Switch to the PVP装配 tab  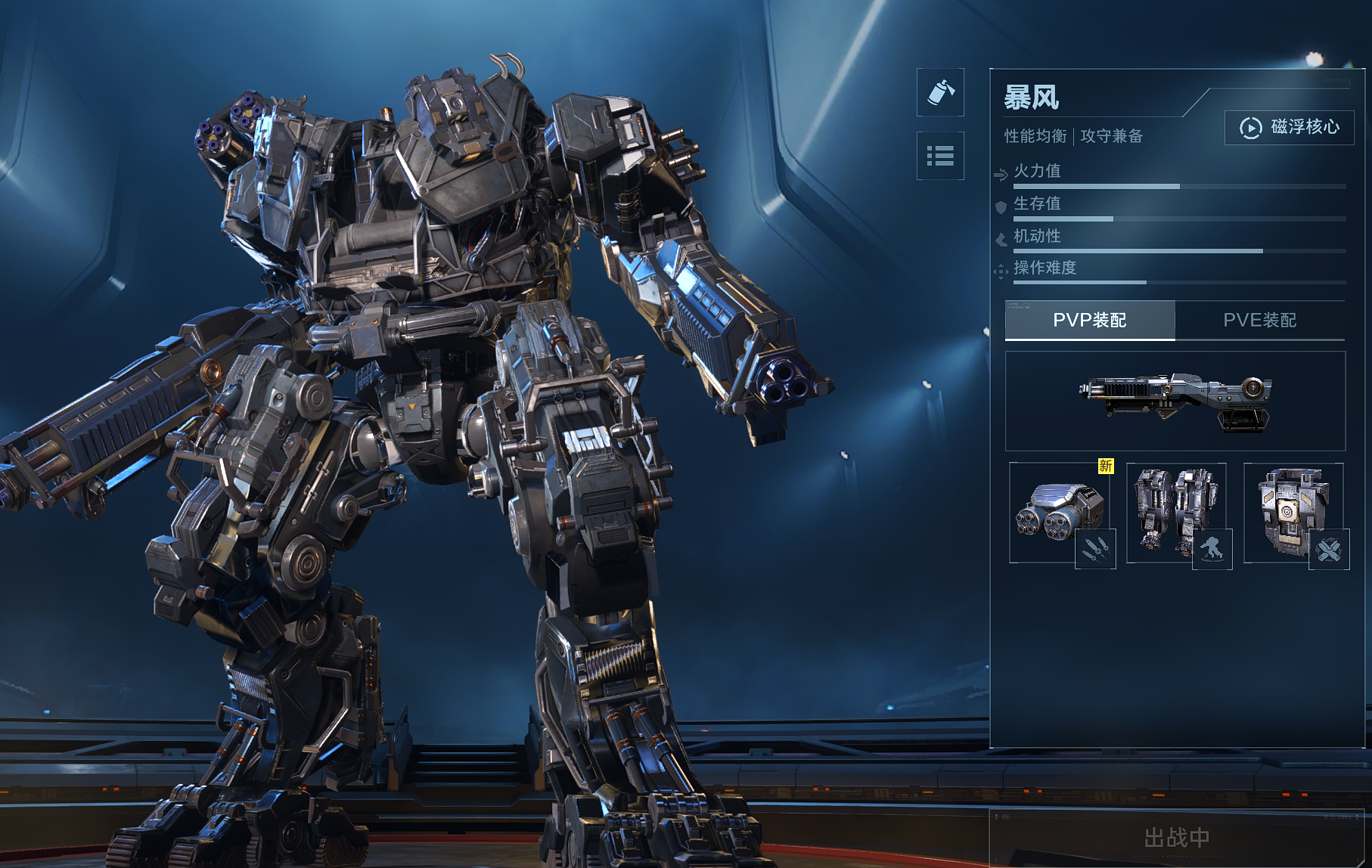click(1089, 320)
